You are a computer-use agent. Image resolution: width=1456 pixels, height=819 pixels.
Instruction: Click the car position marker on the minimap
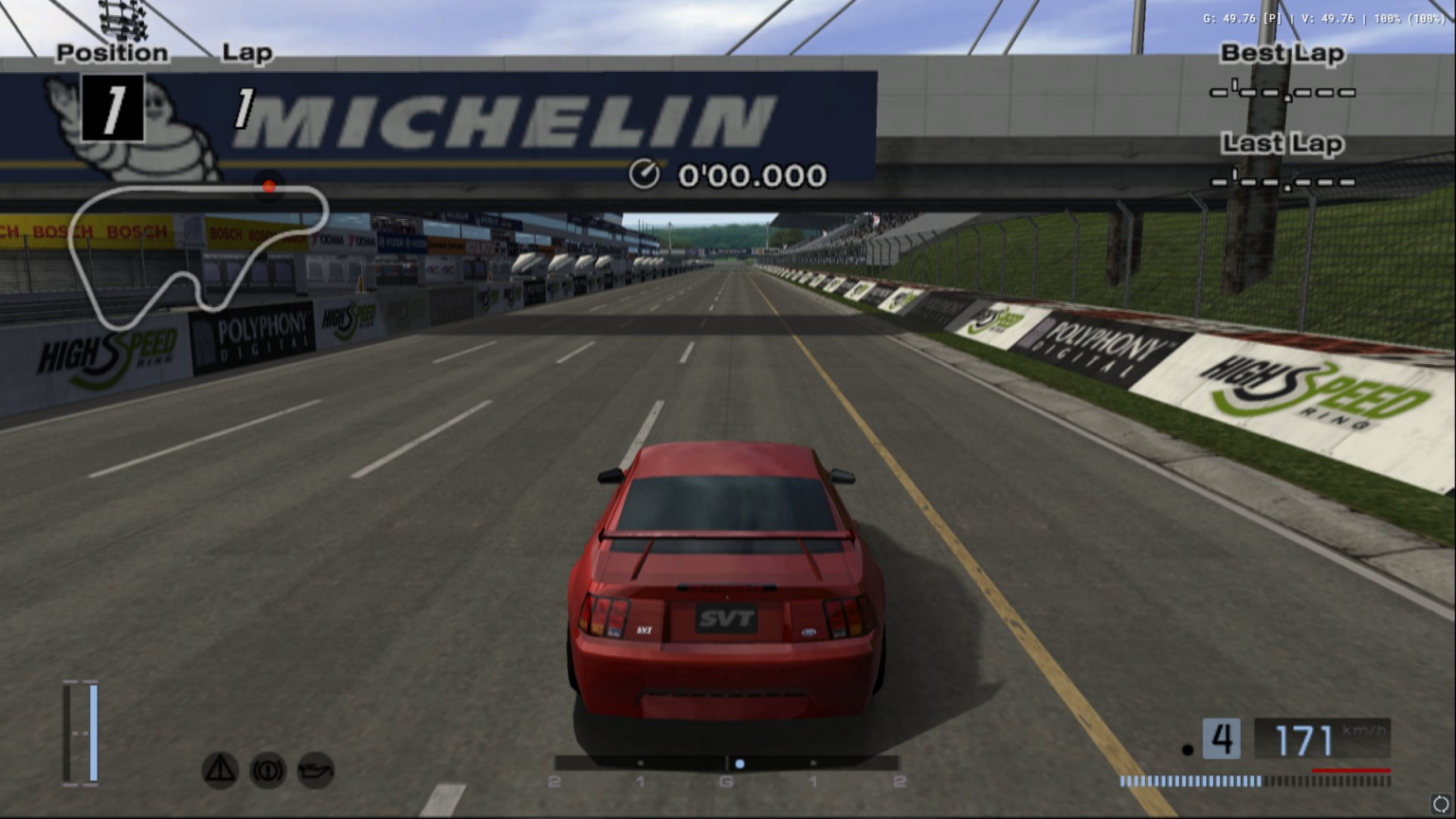click(x=269, y=187)
